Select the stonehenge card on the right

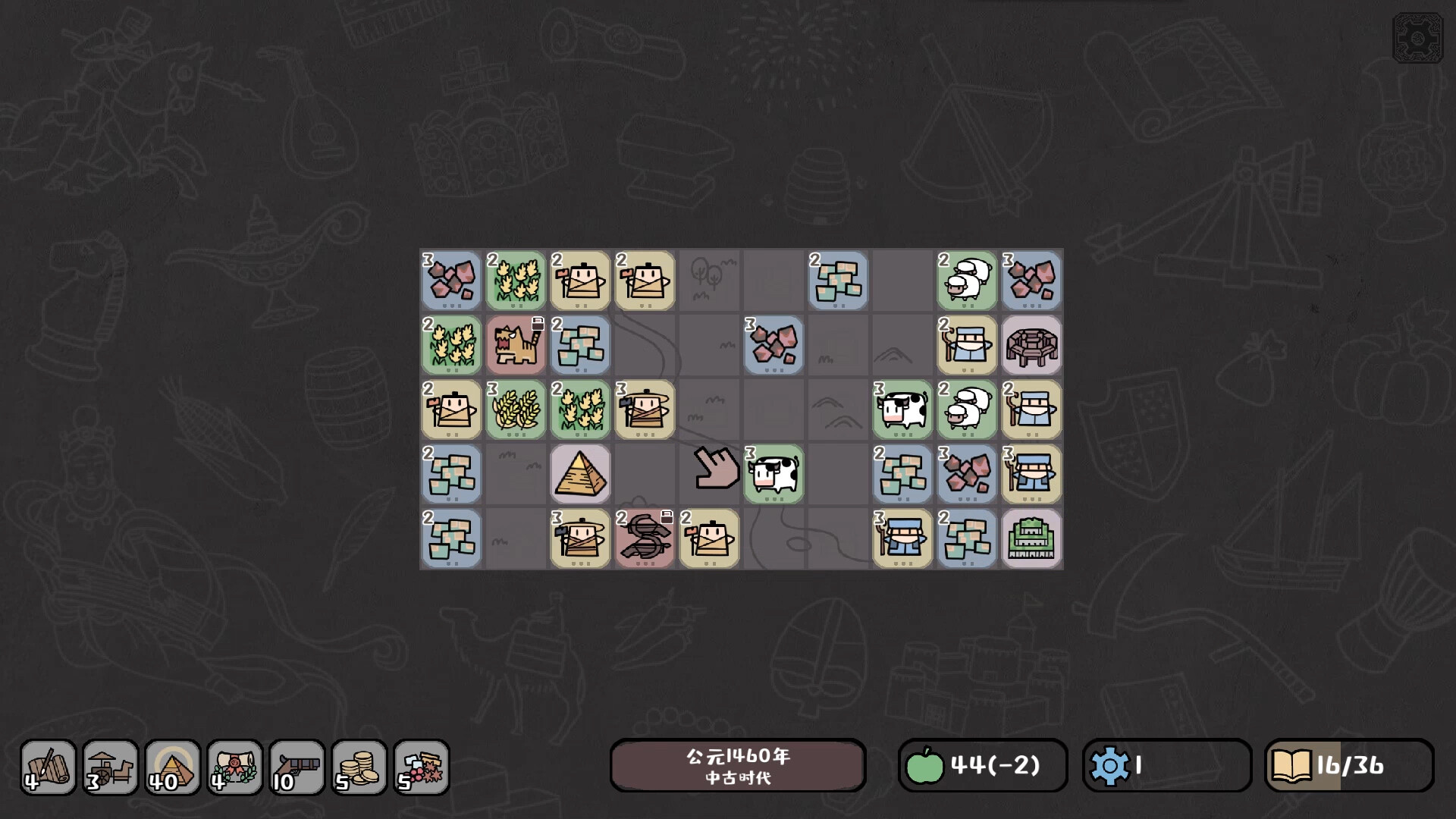(x=1031, y=345)
